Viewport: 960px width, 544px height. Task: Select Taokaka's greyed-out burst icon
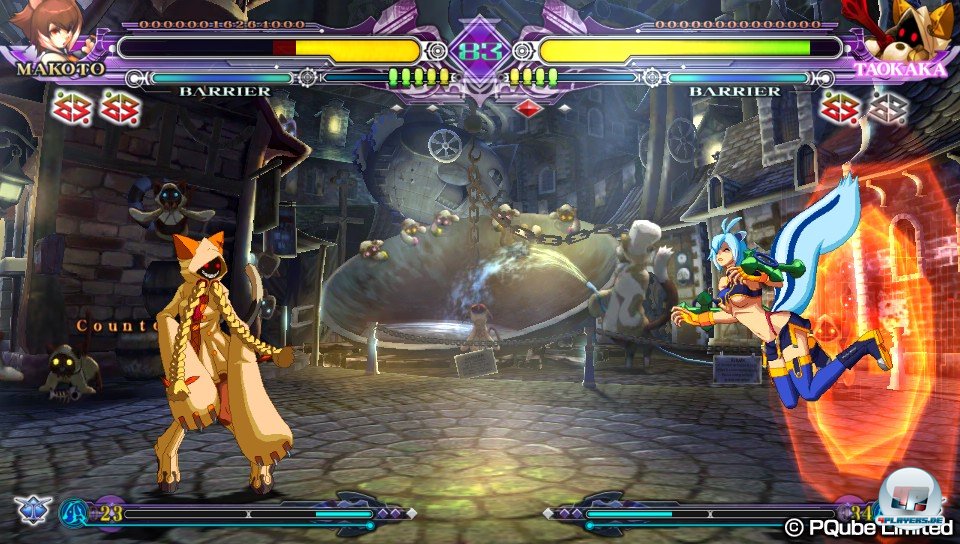click(x=884, y=107)
